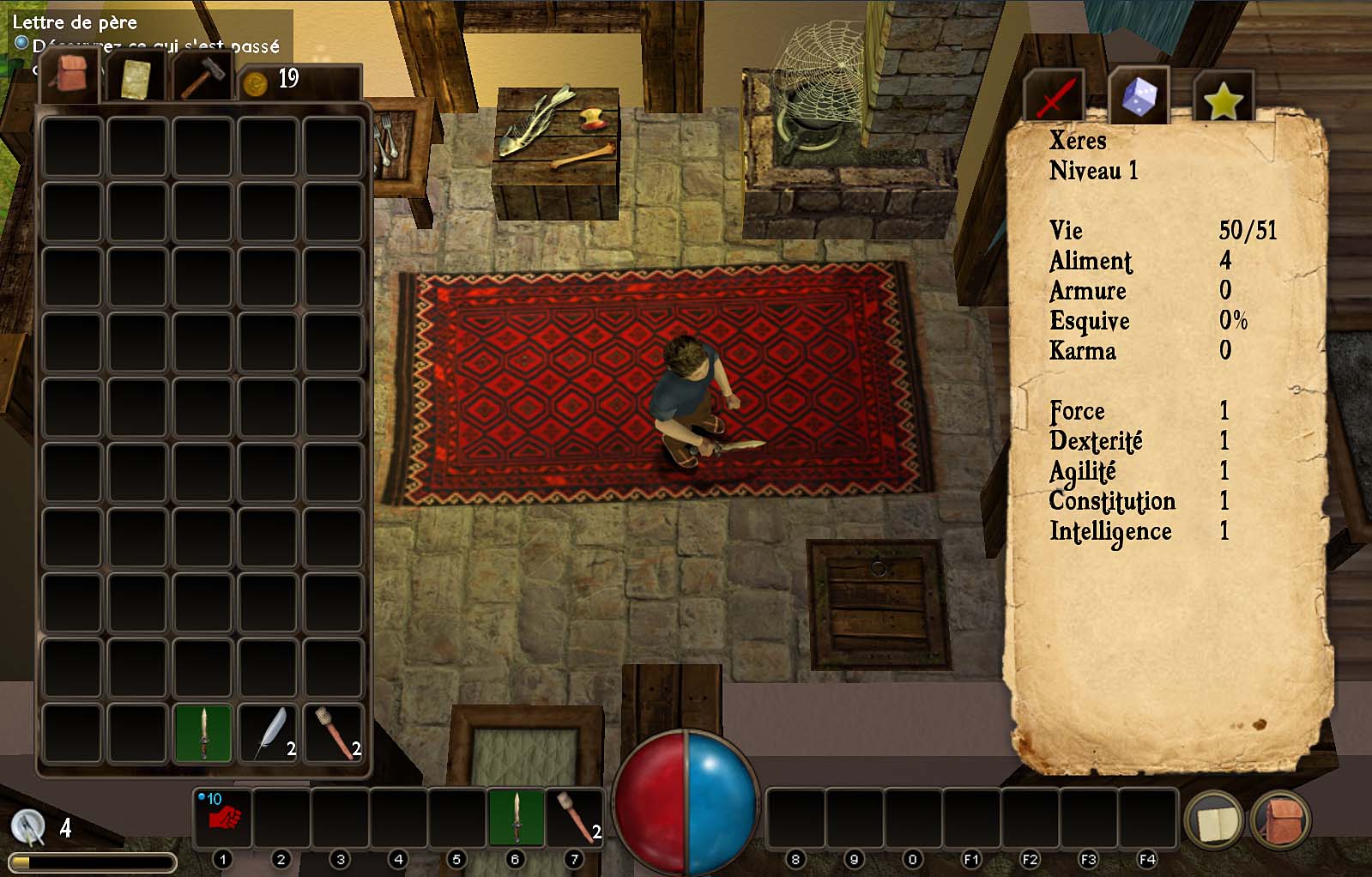Open the backpack inventory tab
The width and height of the screenshot is (1372, 877).
coord(70,76)
